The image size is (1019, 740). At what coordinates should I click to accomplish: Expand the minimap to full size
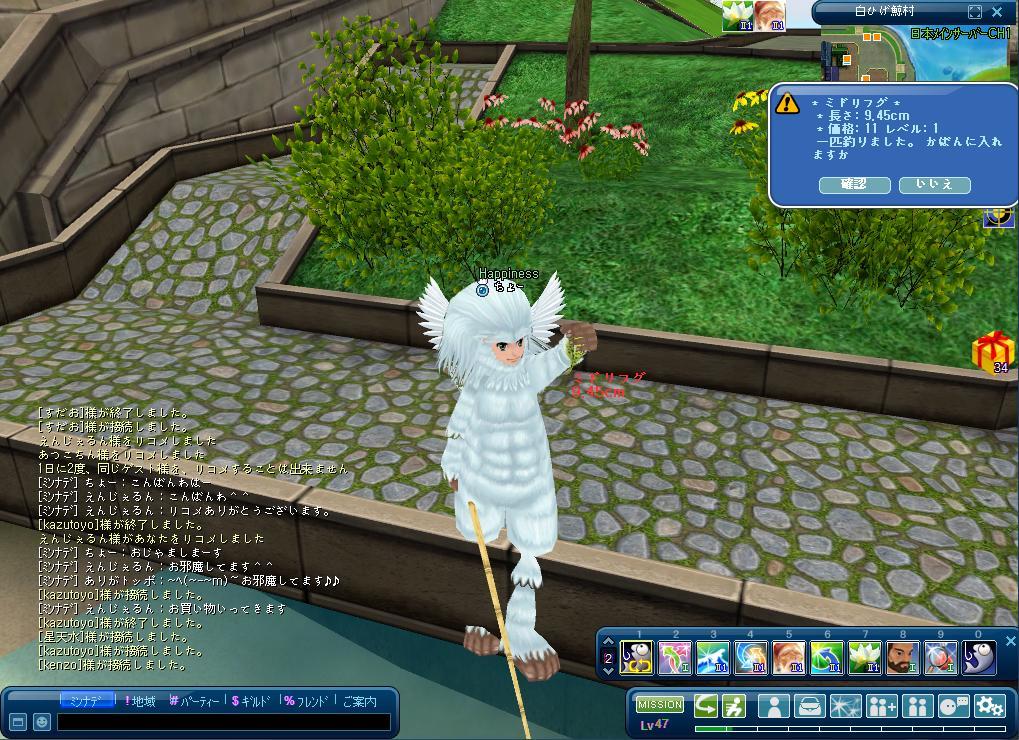click(x=975, y=12)
